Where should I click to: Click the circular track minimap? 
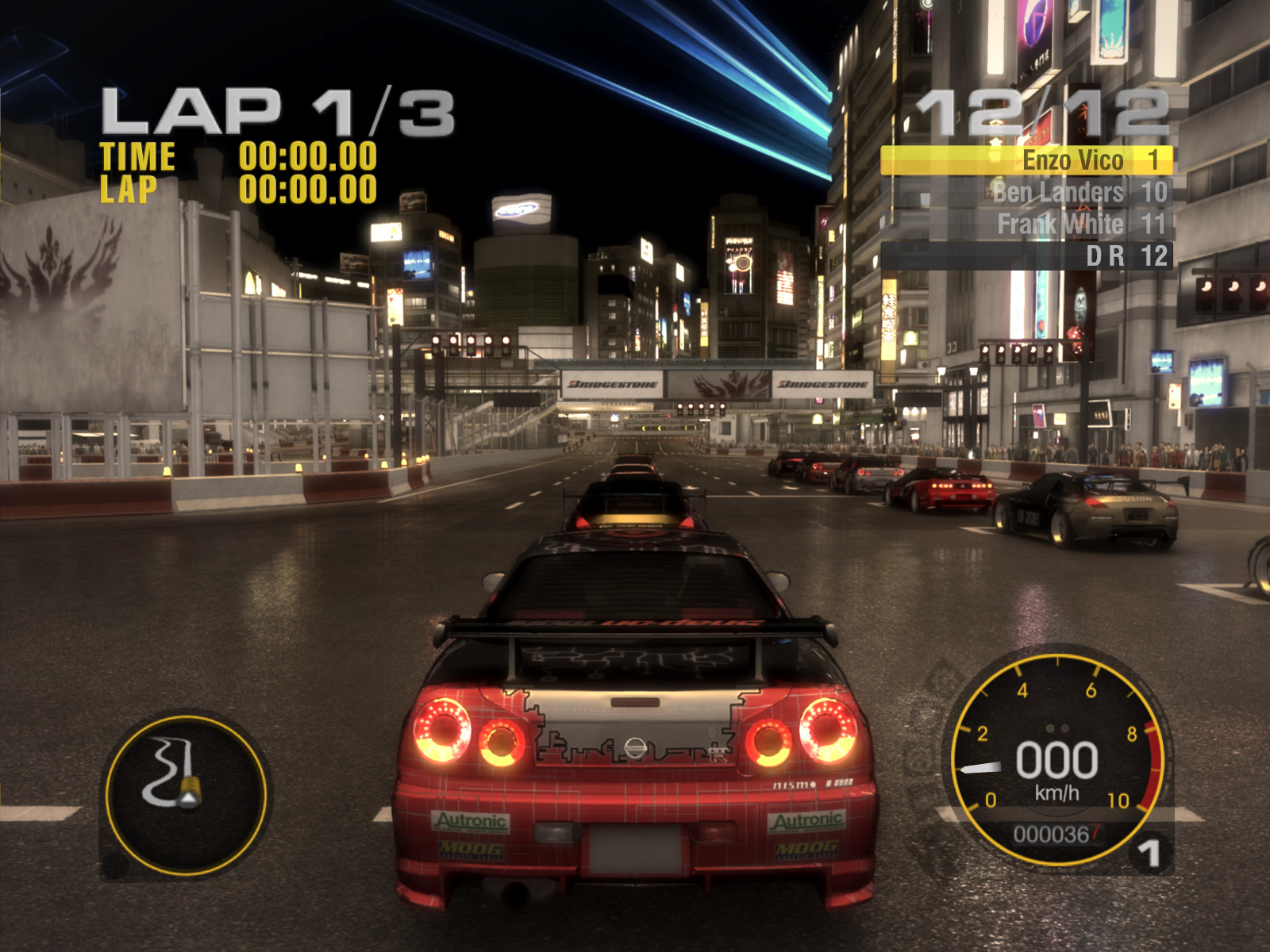[186, 795]
